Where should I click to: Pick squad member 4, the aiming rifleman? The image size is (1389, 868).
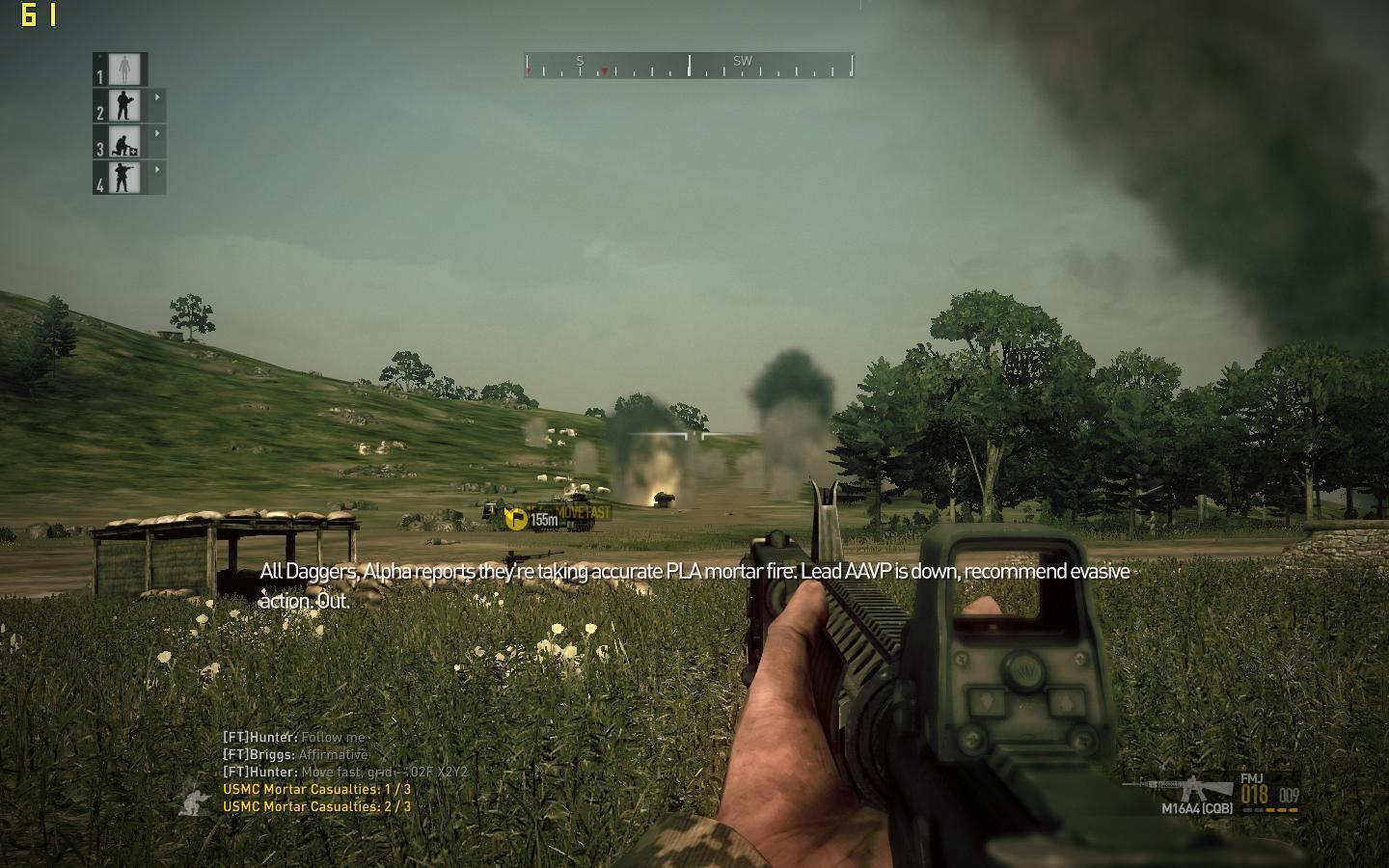(123, 177)
